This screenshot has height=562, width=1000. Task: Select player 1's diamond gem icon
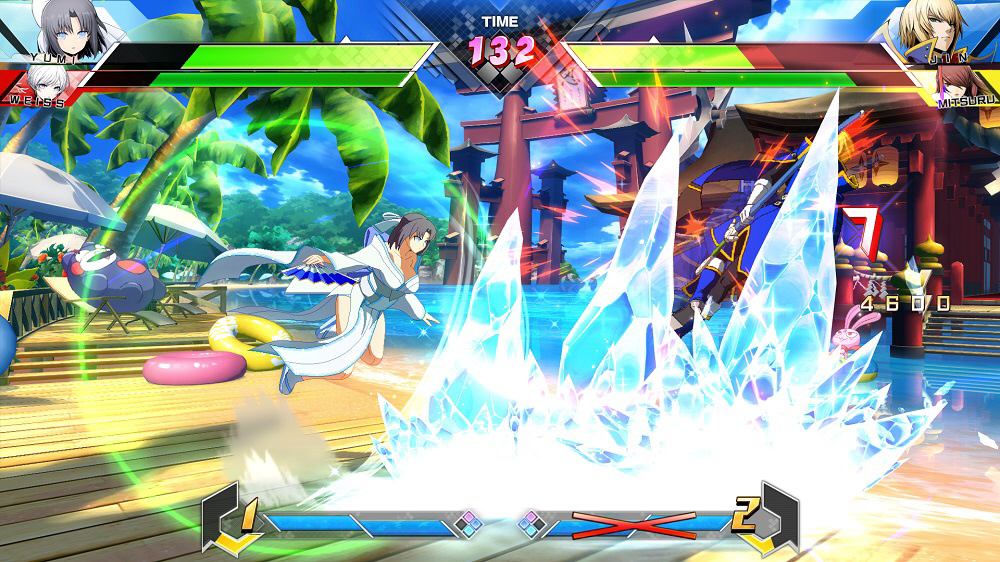[x=467, y=522]
